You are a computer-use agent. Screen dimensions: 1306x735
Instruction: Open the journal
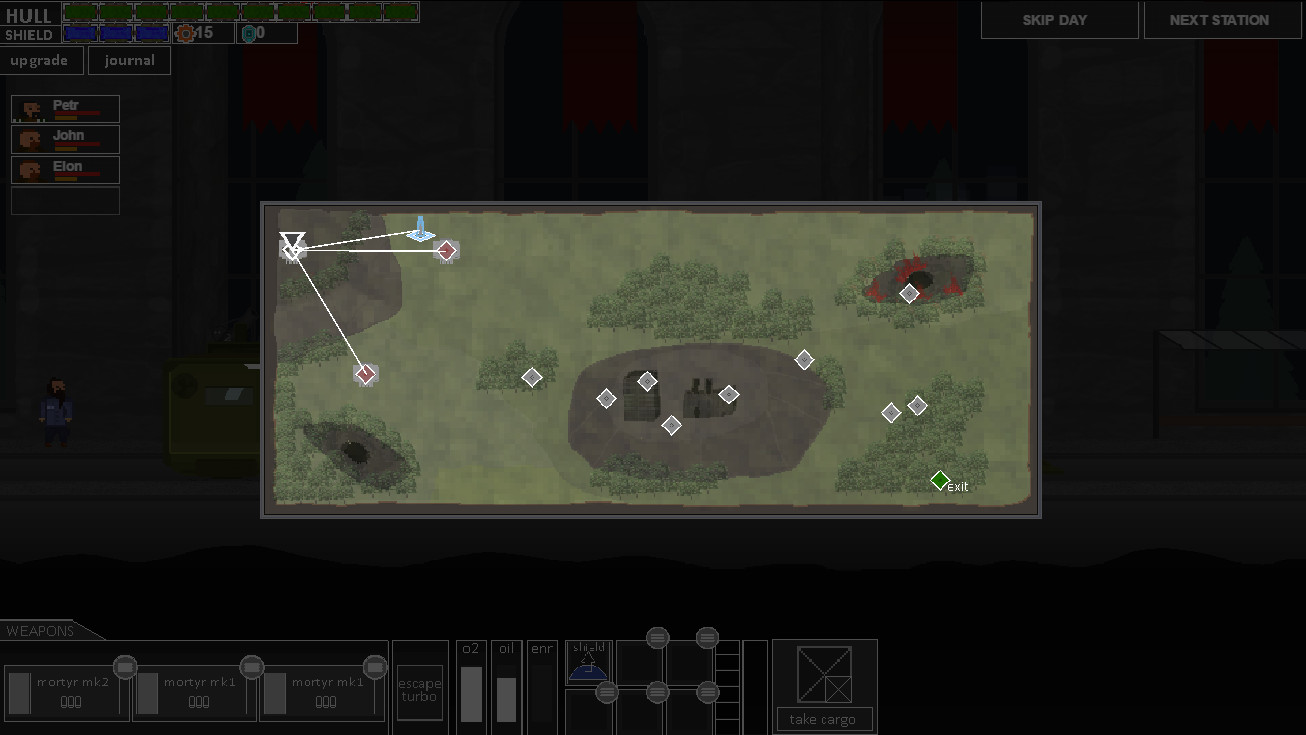click(129, 59)
